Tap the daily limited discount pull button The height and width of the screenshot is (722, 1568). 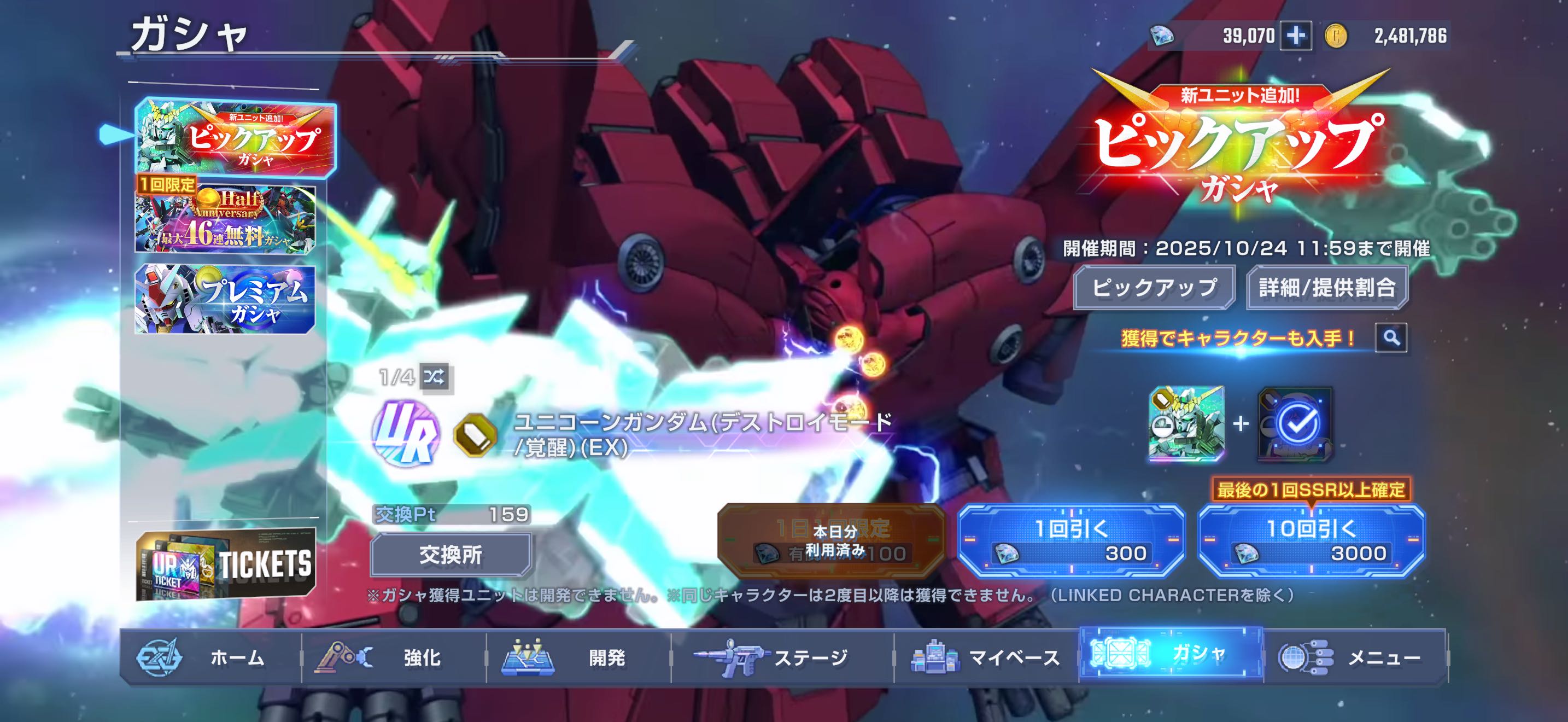[832, 540]
